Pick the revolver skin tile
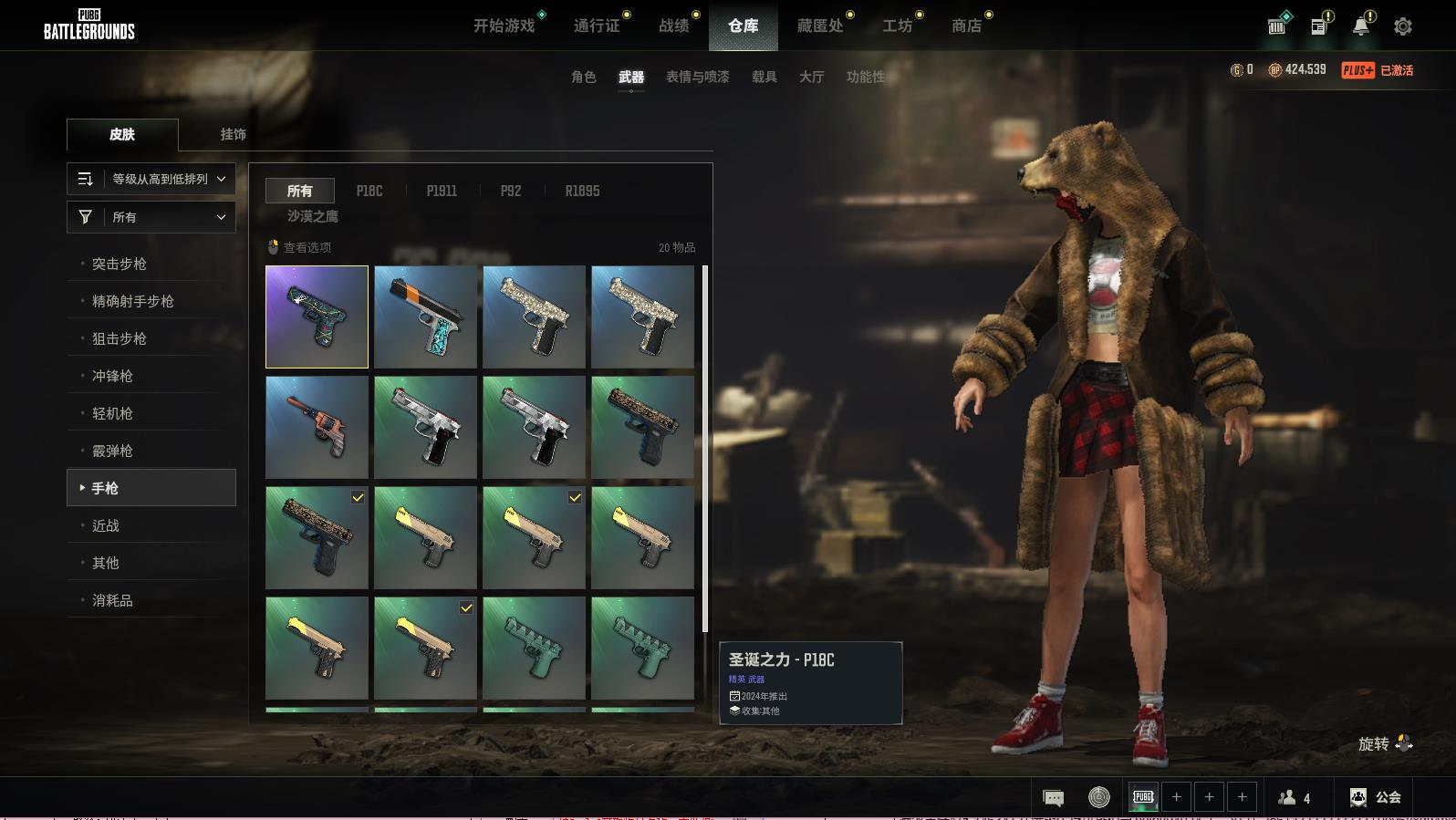Viewport: 1456px width, 820px height. click(317, 427)
